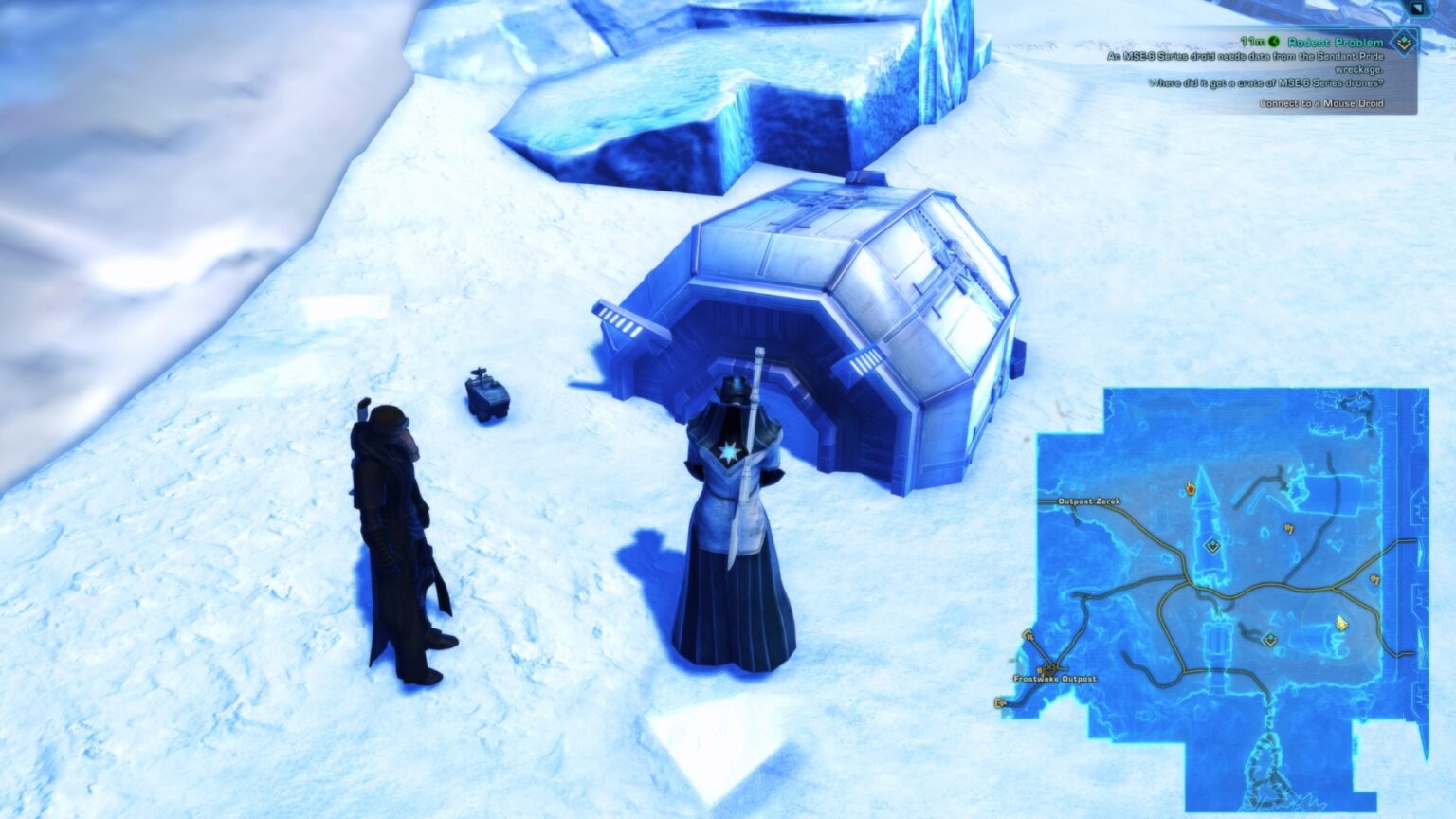Click the green quest marker in the lower map area
Image resolution: width=1456 pixels, height=819 pixels.
click(1269, 640)
